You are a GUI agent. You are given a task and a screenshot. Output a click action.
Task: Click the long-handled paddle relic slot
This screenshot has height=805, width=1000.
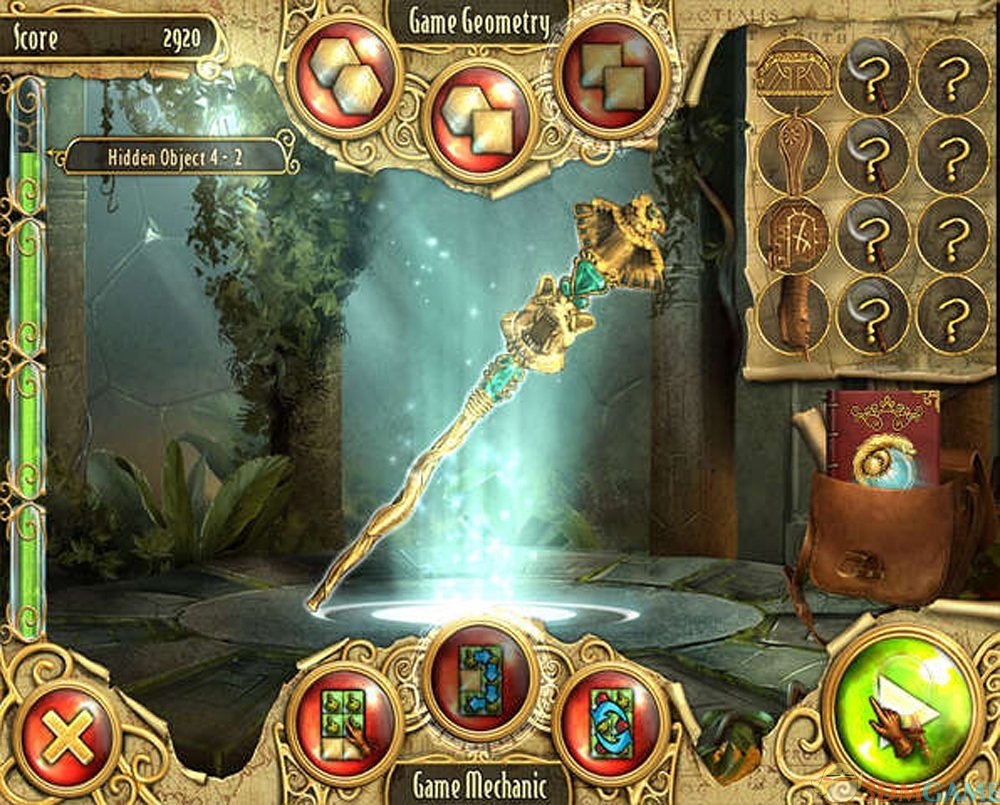(793, 156)
